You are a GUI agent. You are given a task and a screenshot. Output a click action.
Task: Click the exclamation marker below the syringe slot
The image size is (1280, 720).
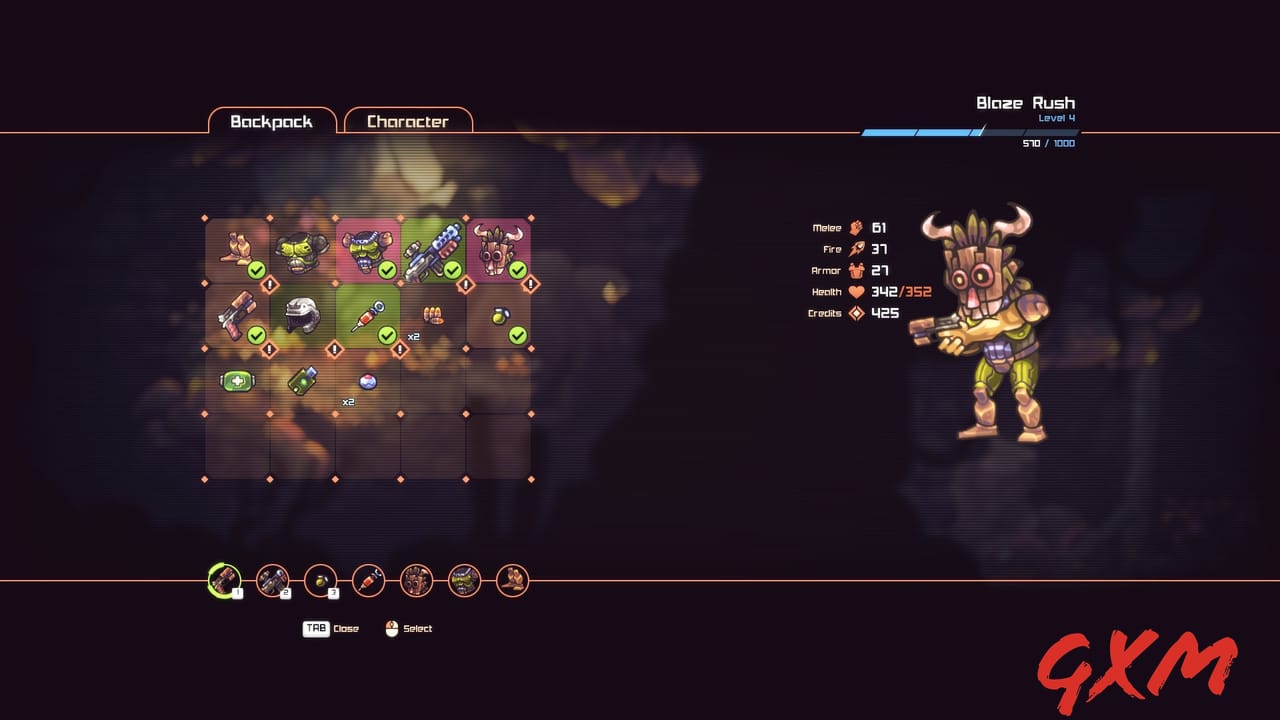(x=401, y=350)
